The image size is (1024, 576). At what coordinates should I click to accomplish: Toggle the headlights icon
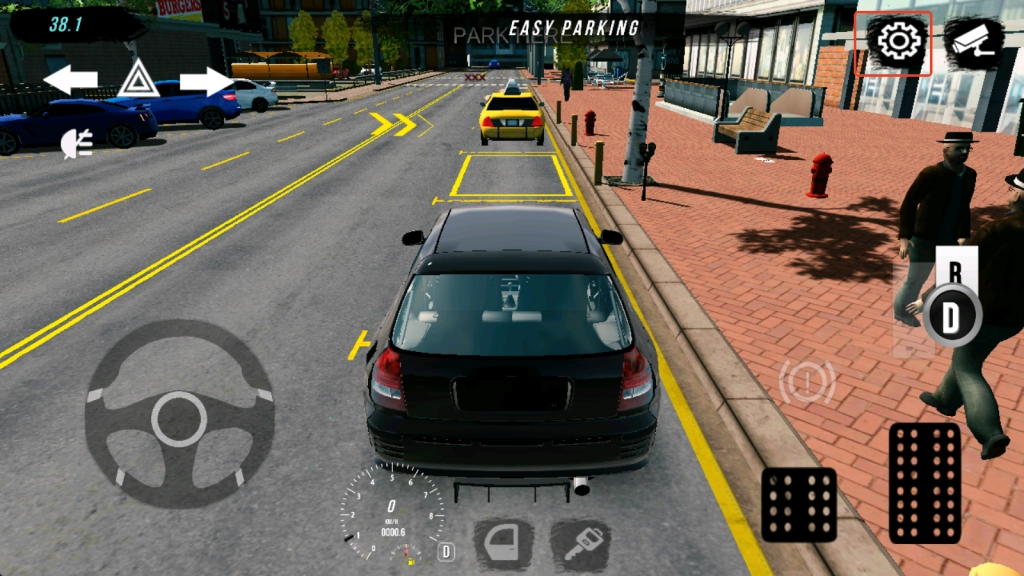[76, 144]
